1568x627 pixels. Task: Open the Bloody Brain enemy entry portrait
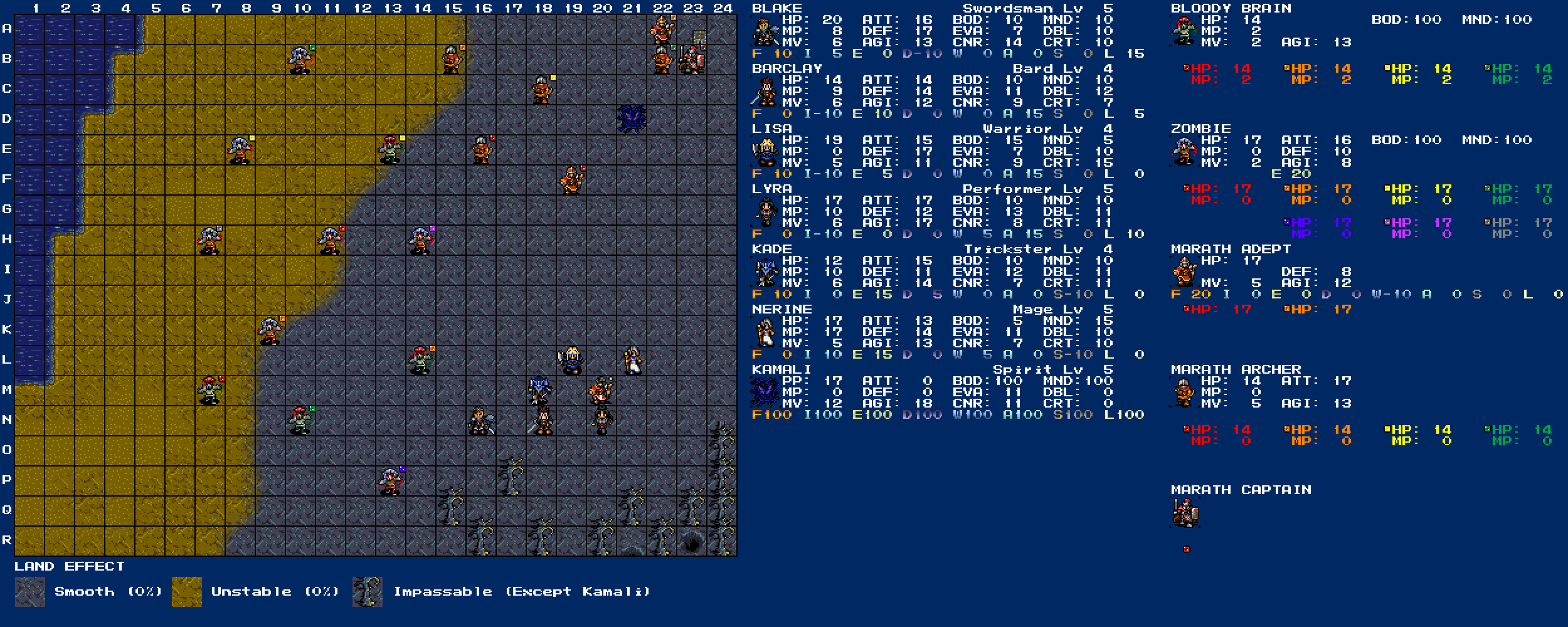tap(1184, 31)
